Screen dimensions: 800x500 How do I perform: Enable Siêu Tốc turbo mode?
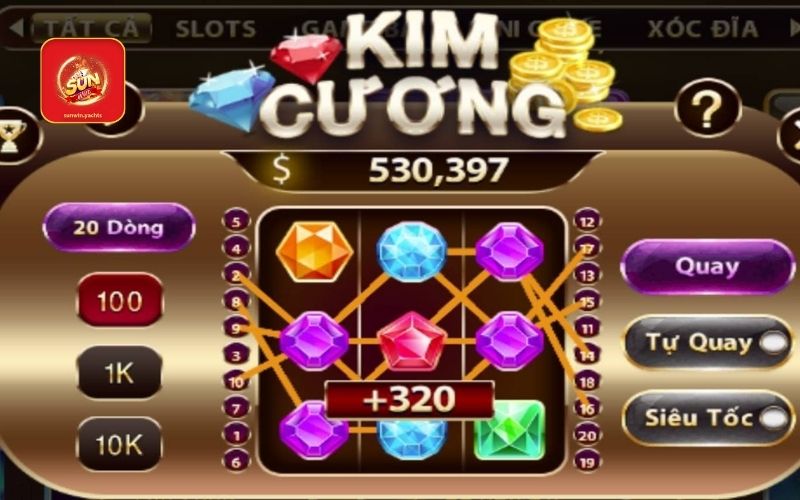click(x=707, y=418)
